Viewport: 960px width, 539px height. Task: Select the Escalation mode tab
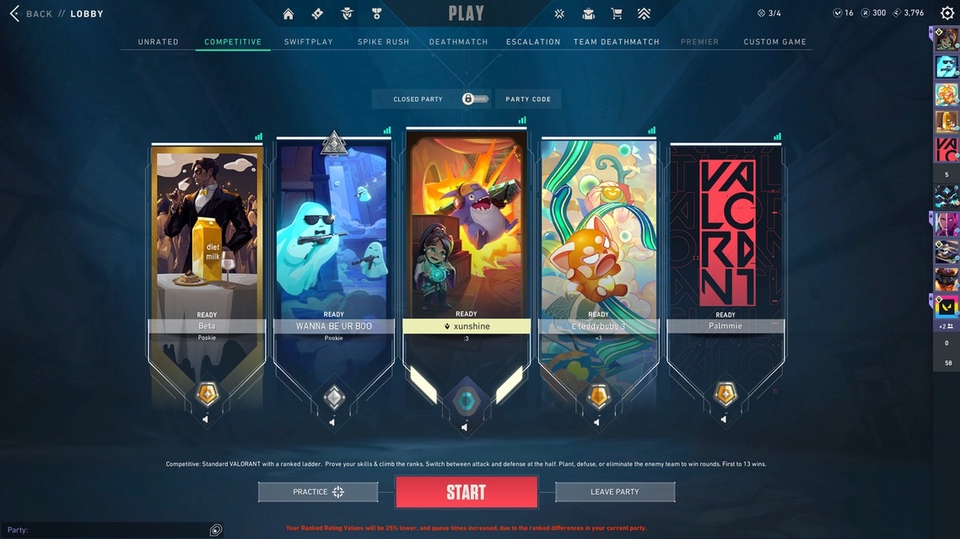point(533,42)
